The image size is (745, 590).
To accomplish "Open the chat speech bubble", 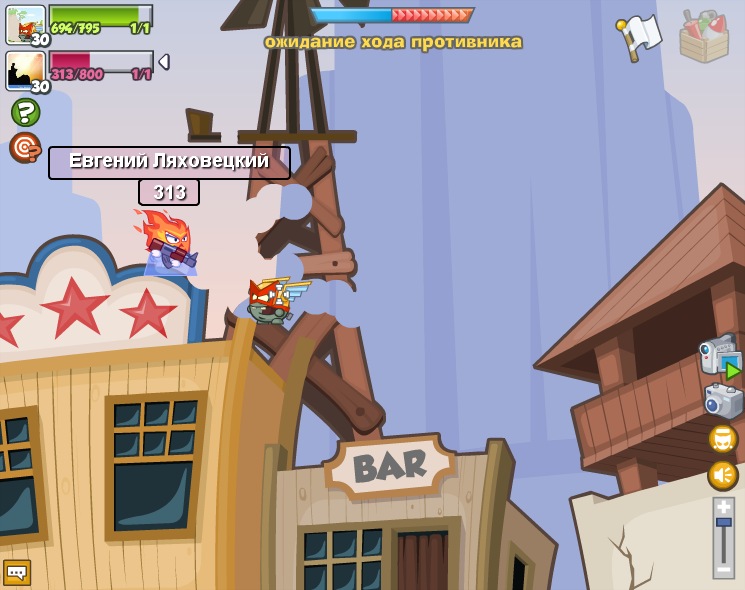I will pos(17,572).
